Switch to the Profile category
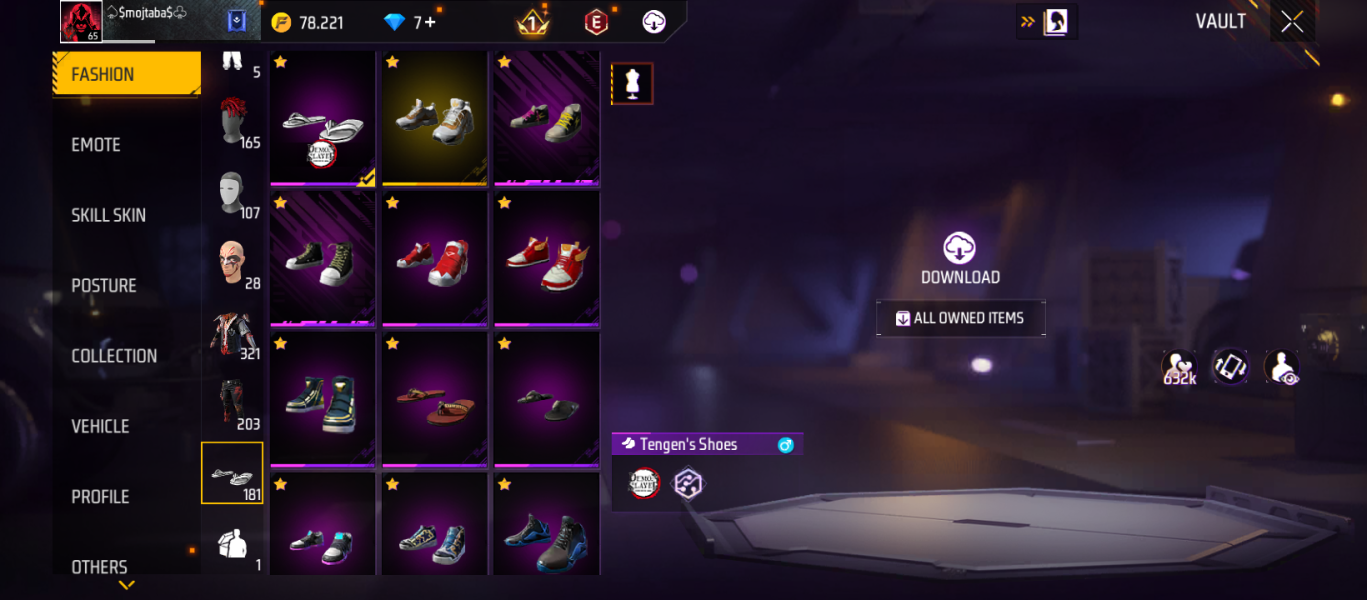 tap(100, 497)
